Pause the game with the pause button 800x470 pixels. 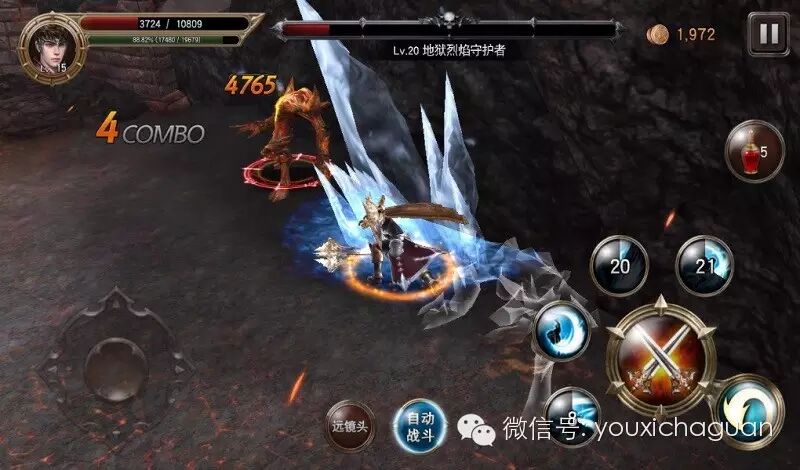point(768,35)
